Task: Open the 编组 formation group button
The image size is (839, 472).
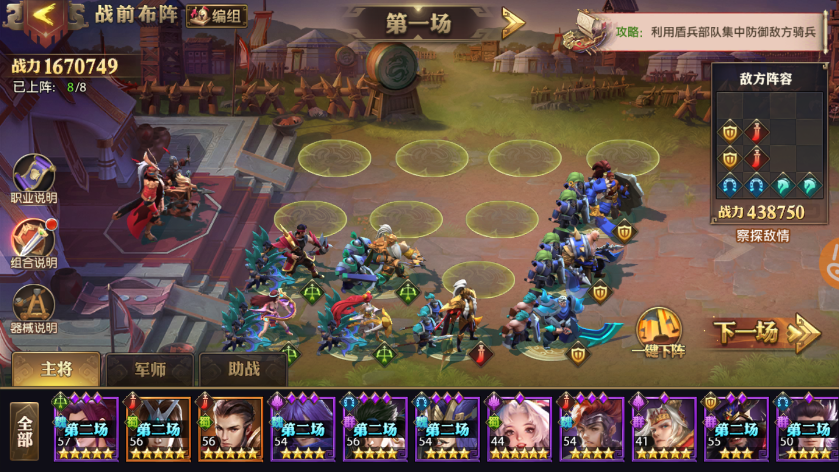Action: point(217,16)
